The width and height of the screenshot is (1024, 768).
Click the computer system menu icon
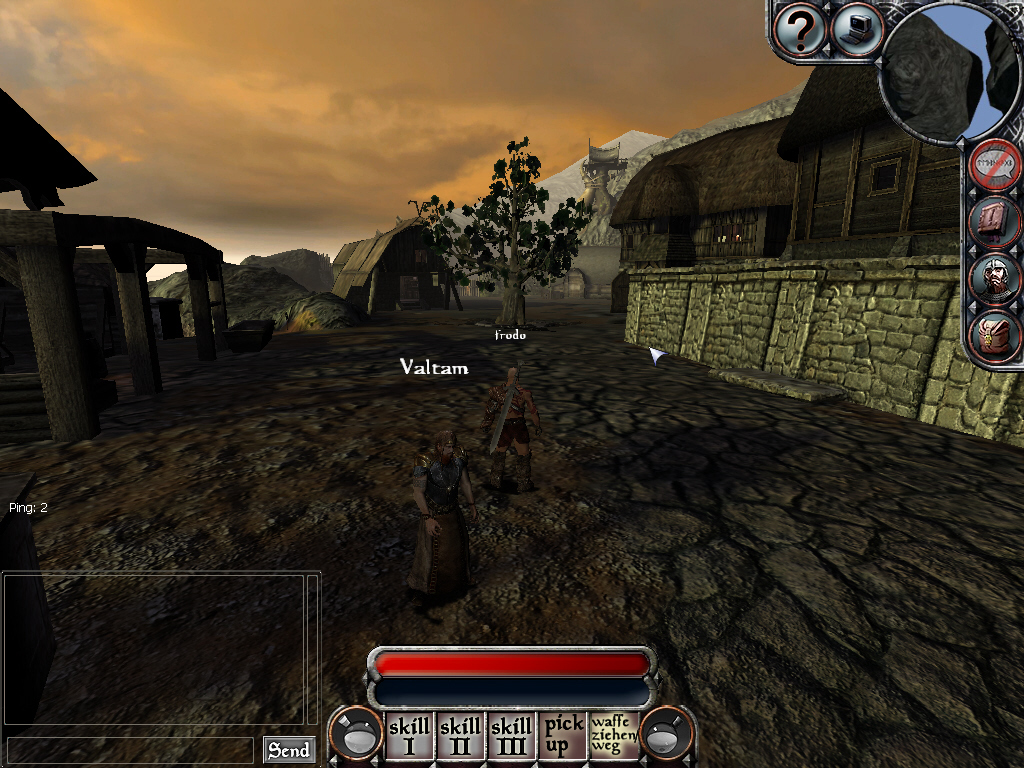856,29
